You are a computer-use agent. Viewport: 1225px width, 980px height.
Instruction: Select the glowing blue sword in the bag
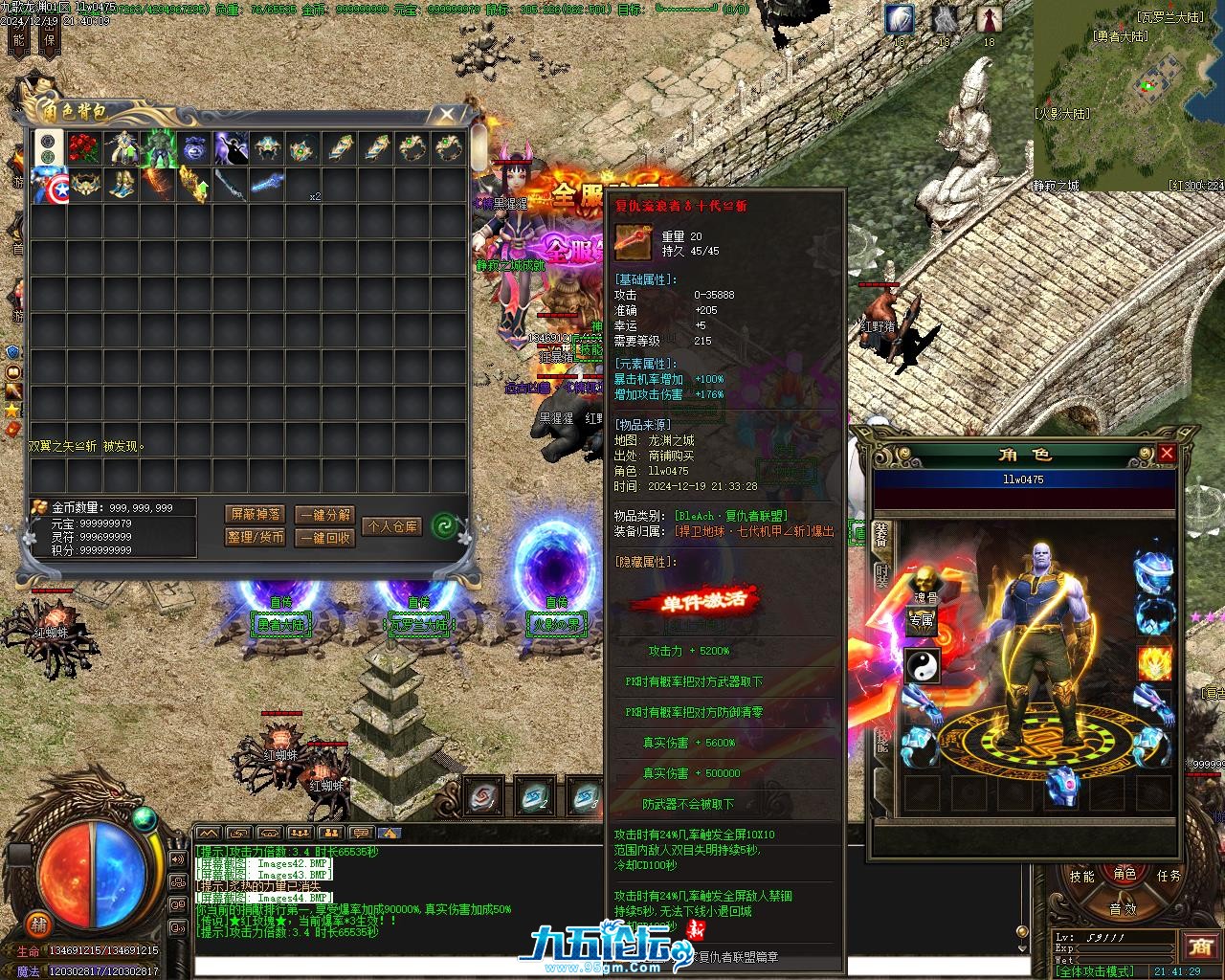coord(267,186)
